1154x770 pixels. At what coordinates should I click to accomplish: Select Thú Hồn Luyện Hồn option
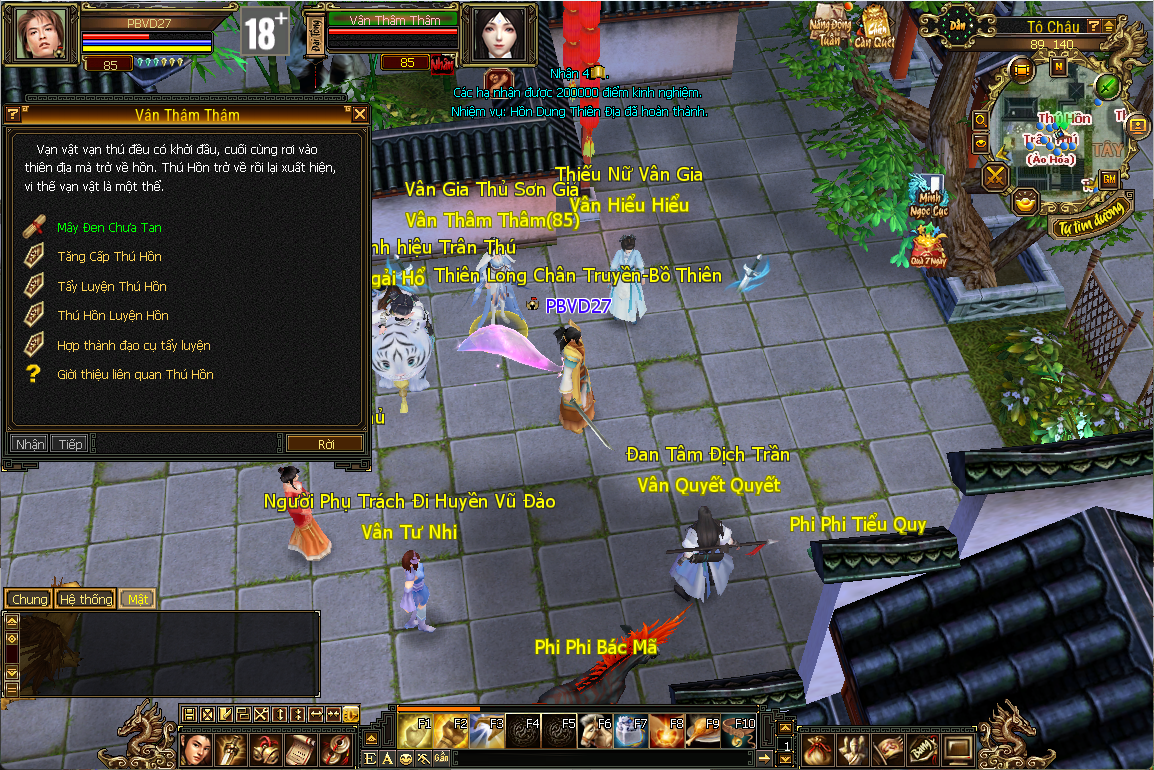112,316
